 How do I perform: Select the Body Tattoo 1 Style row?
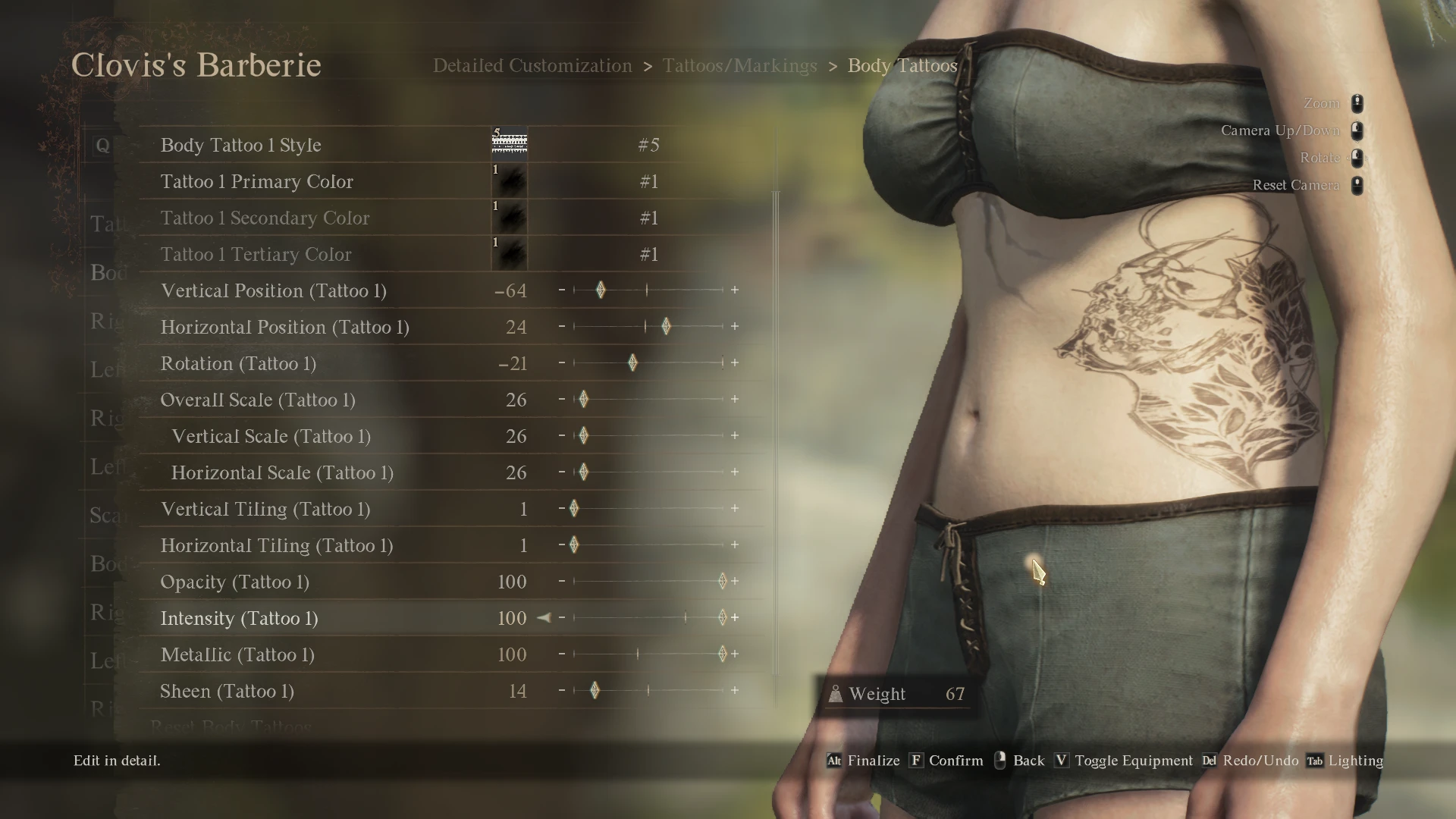coord(241,145)
